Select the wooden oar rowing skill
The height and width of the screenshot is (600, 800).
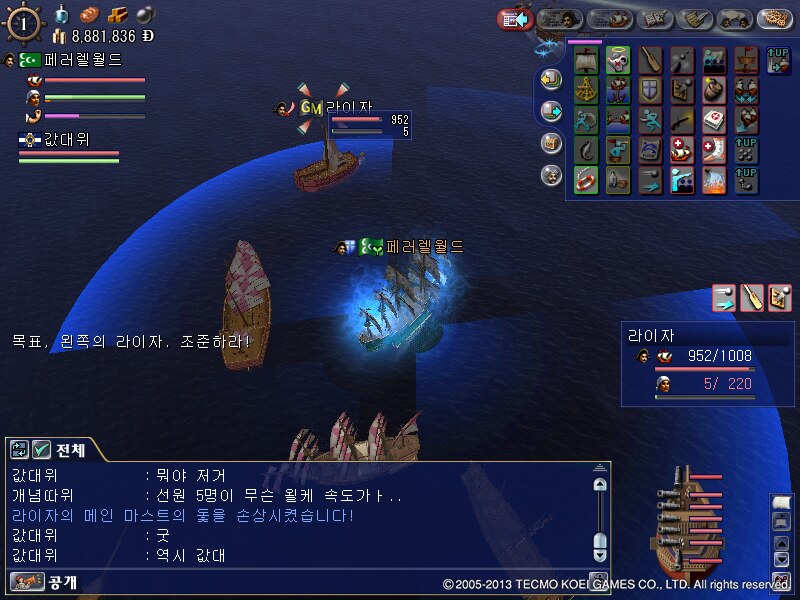[x=650, y=60]
